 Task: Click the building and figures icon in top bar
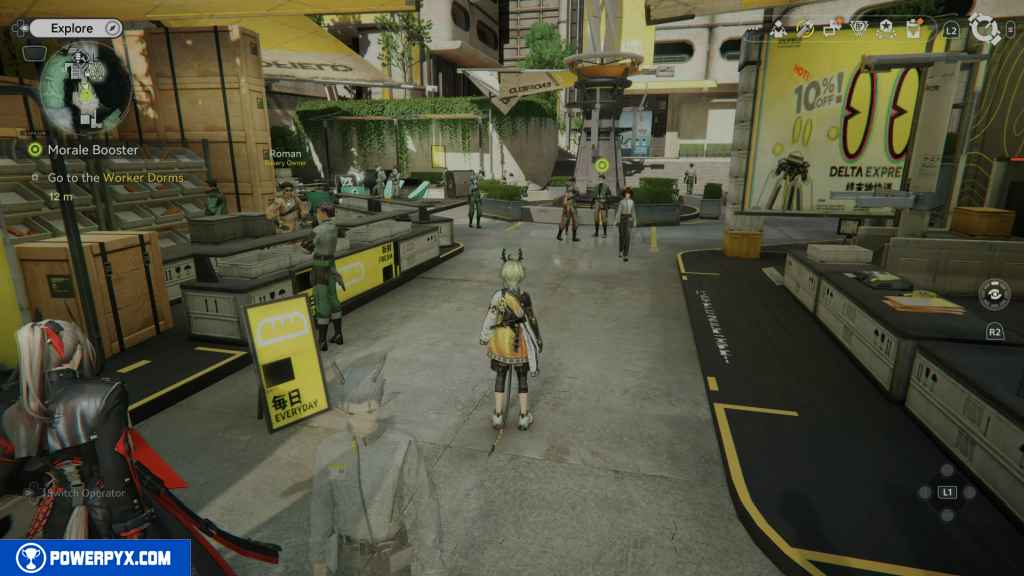point(778,29)
